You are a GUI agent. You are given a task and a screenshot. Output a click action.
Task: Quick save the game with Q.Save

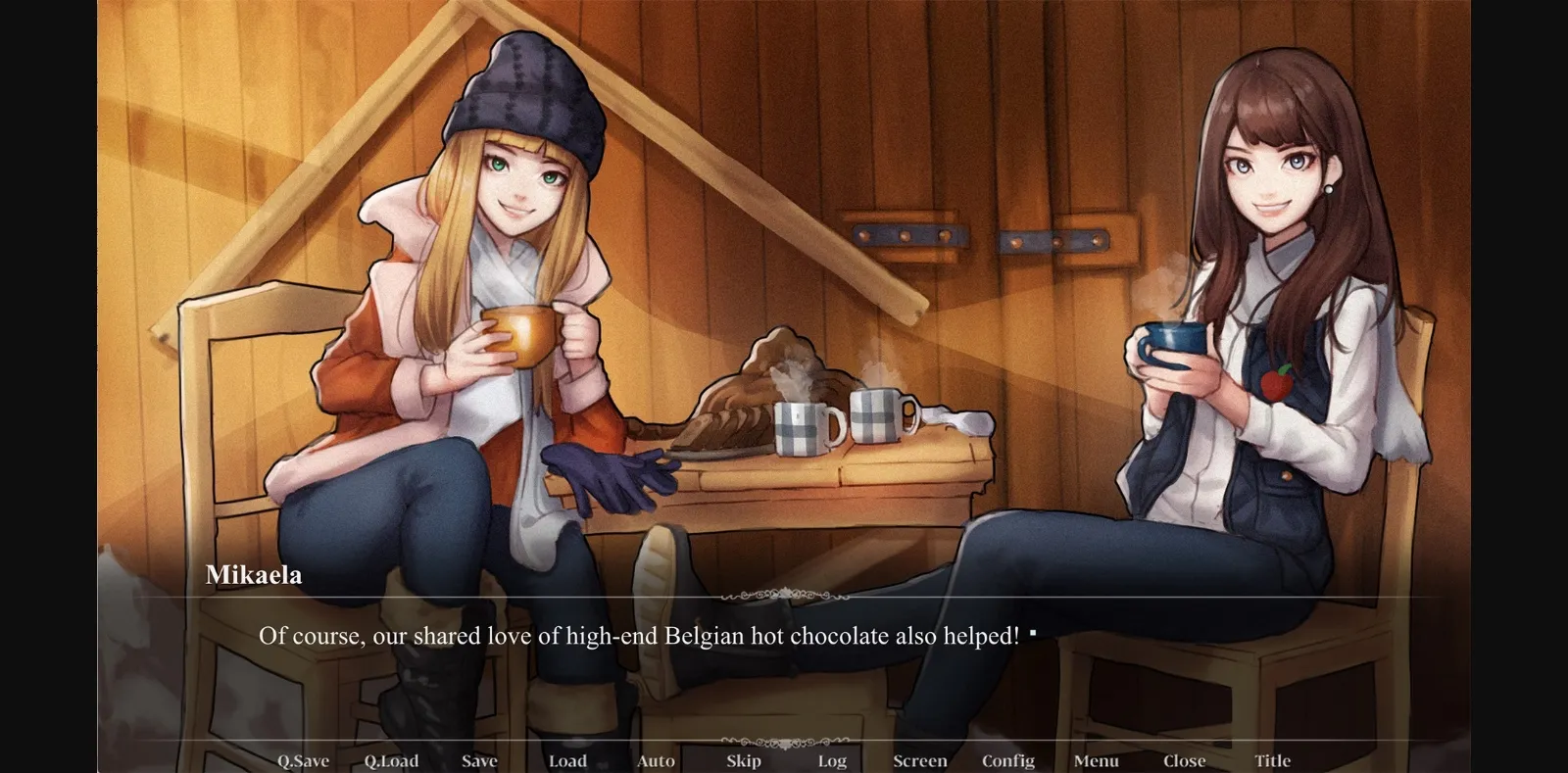click(x=302, y=760)
